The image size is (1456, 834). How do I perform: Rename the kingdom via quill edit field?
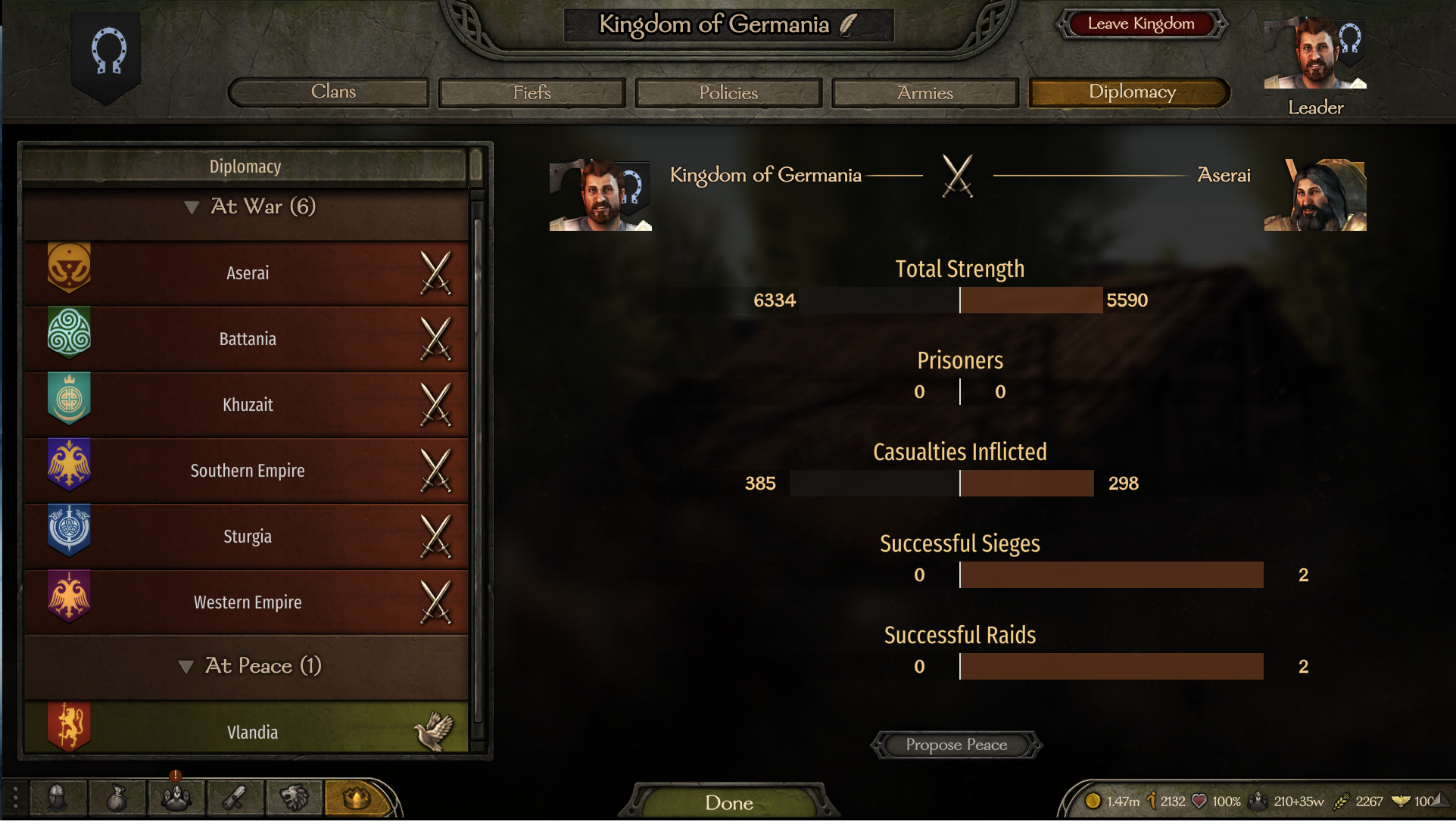850,23
